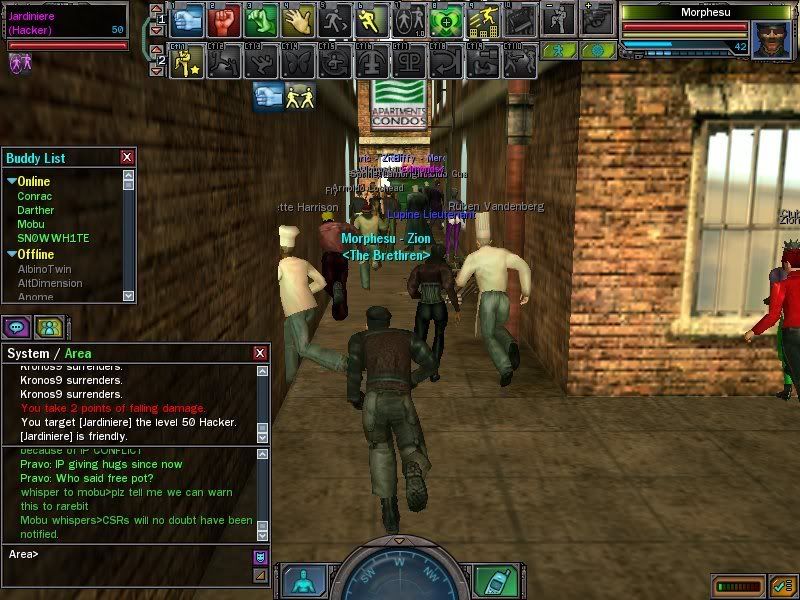Open the yellow team people button
Image resolution: width=800 pixels, height=600 pixels.
click(48, 326)
